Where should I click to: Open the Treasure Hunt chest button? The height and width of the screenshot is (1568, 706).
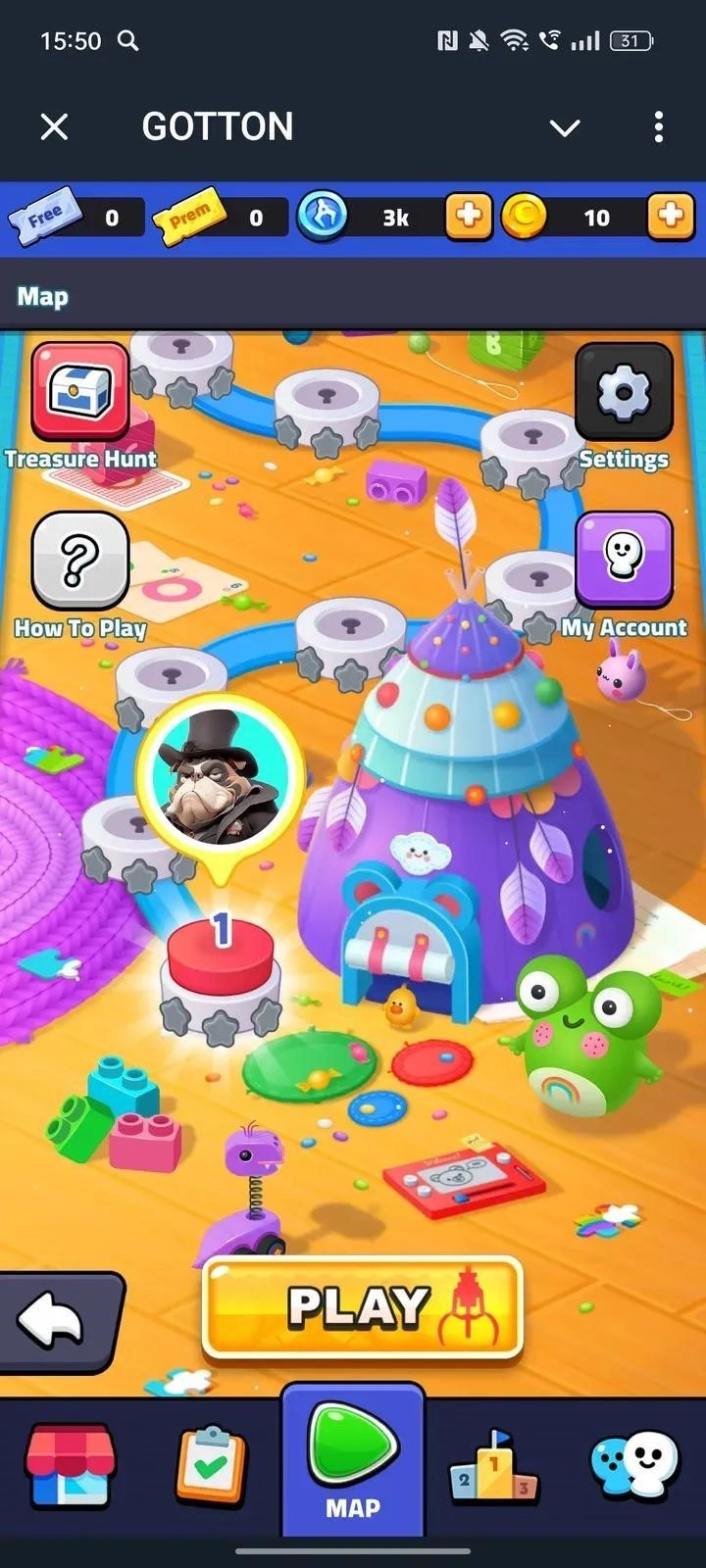click(80, 392)
